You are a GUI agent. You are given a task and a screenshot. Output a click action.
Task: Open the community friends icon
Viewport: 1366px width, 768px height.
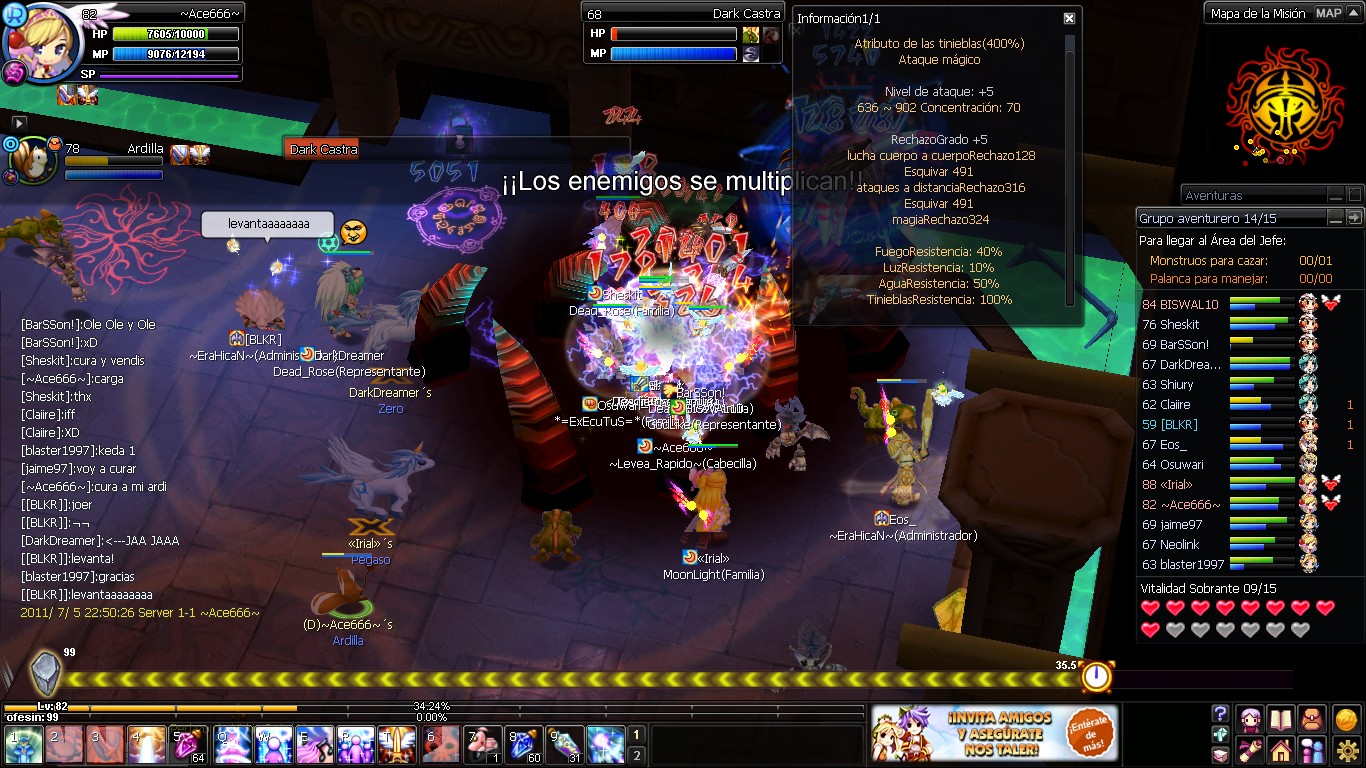(x=1313, y=751)
